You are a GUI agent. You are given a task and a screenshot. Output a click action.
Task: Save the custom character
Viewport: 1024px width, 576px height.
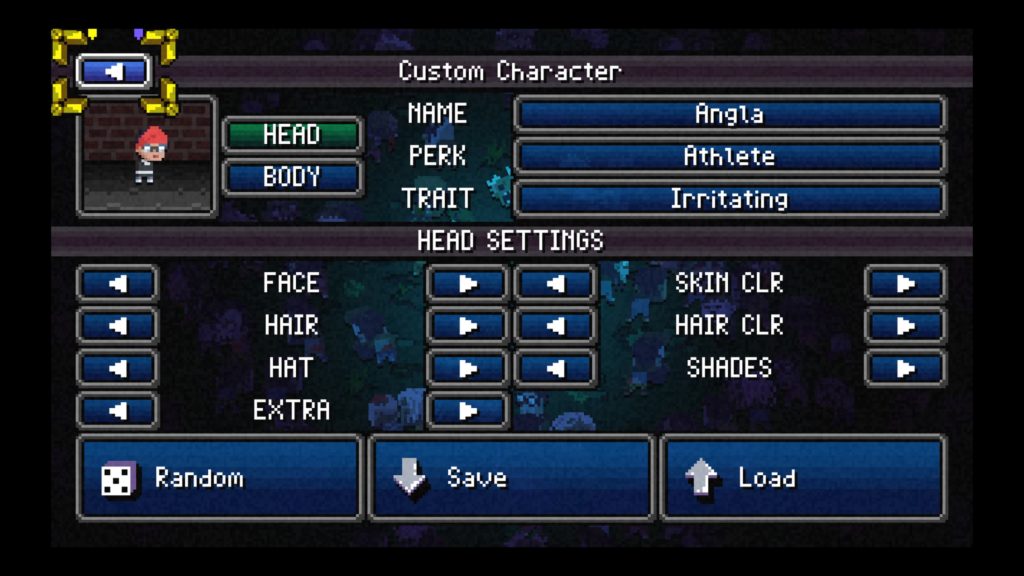coord(510,478)
